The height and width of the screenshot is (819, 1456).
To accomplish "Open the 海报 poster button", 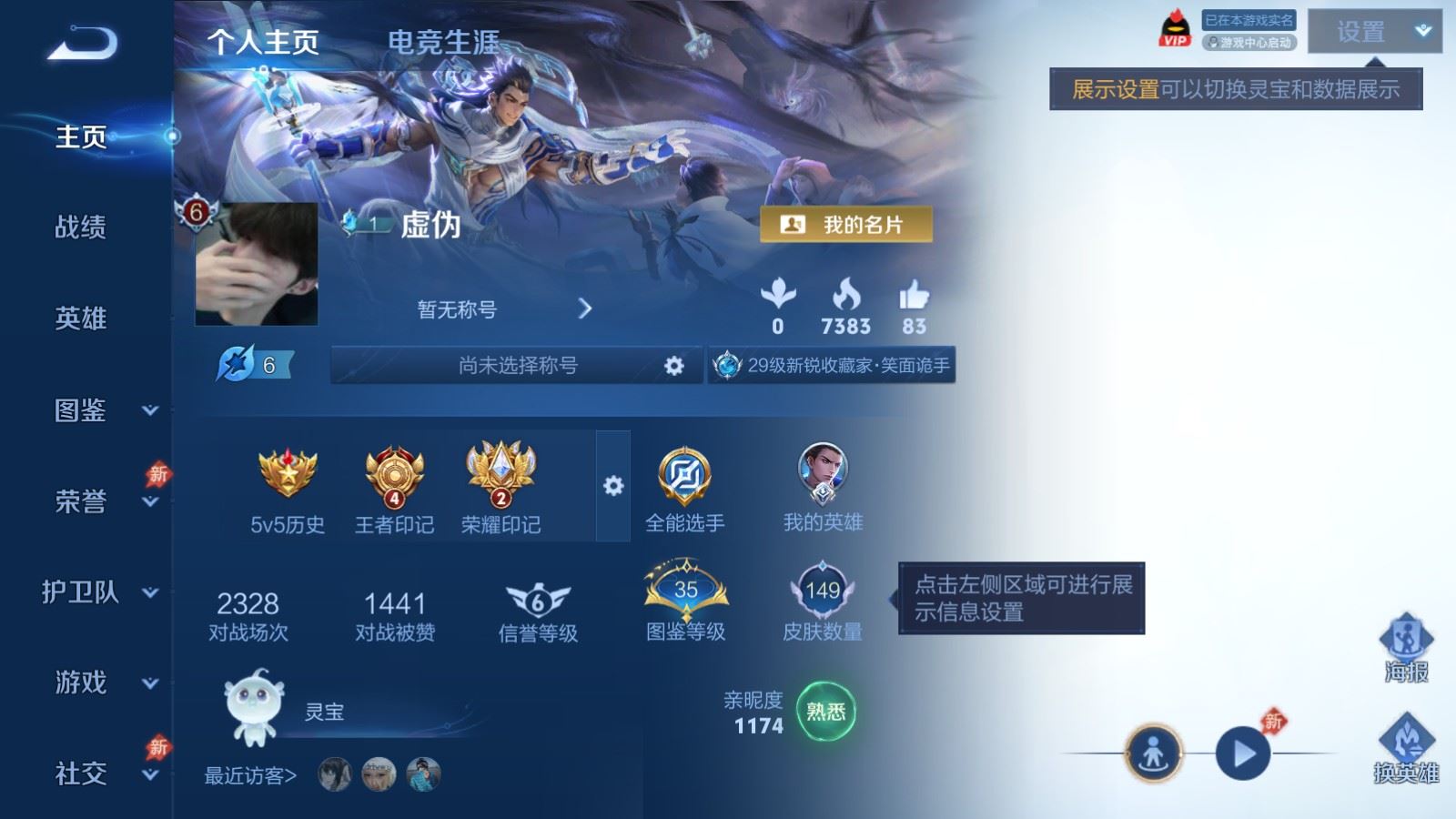I will 1406,647.
